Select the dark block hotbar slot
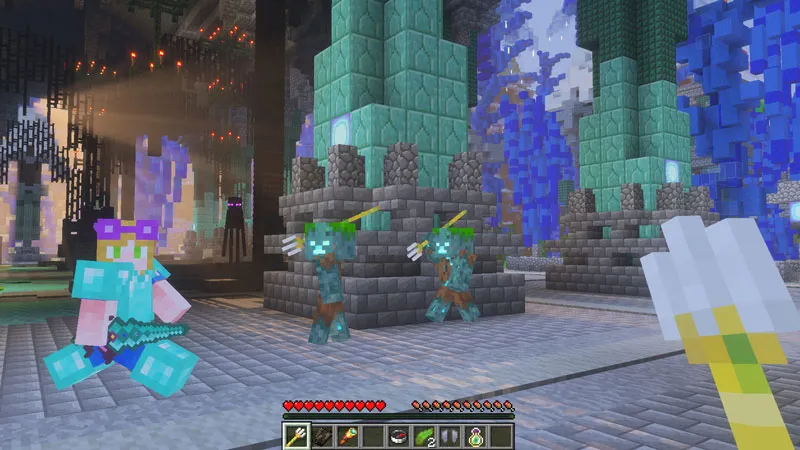 322,435
